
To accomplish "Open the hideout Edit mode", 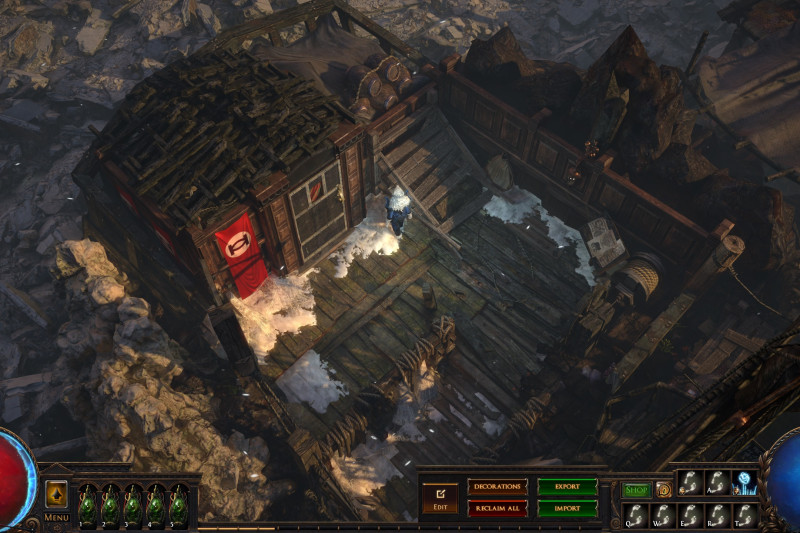I will click(x=439, y=497).
